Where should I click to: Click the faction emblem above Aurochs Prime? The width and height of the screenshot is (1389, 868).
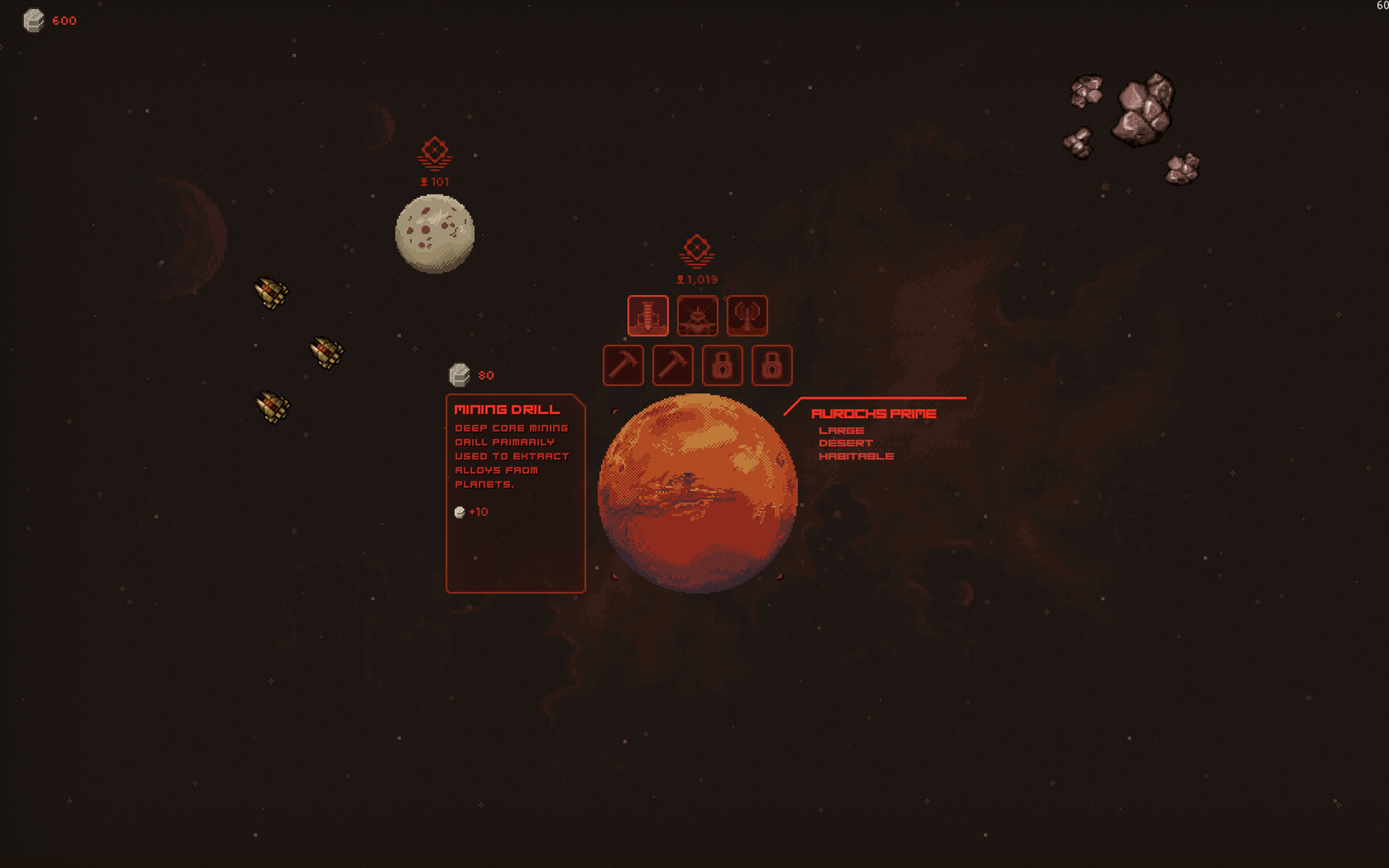[x=698, y=249]
